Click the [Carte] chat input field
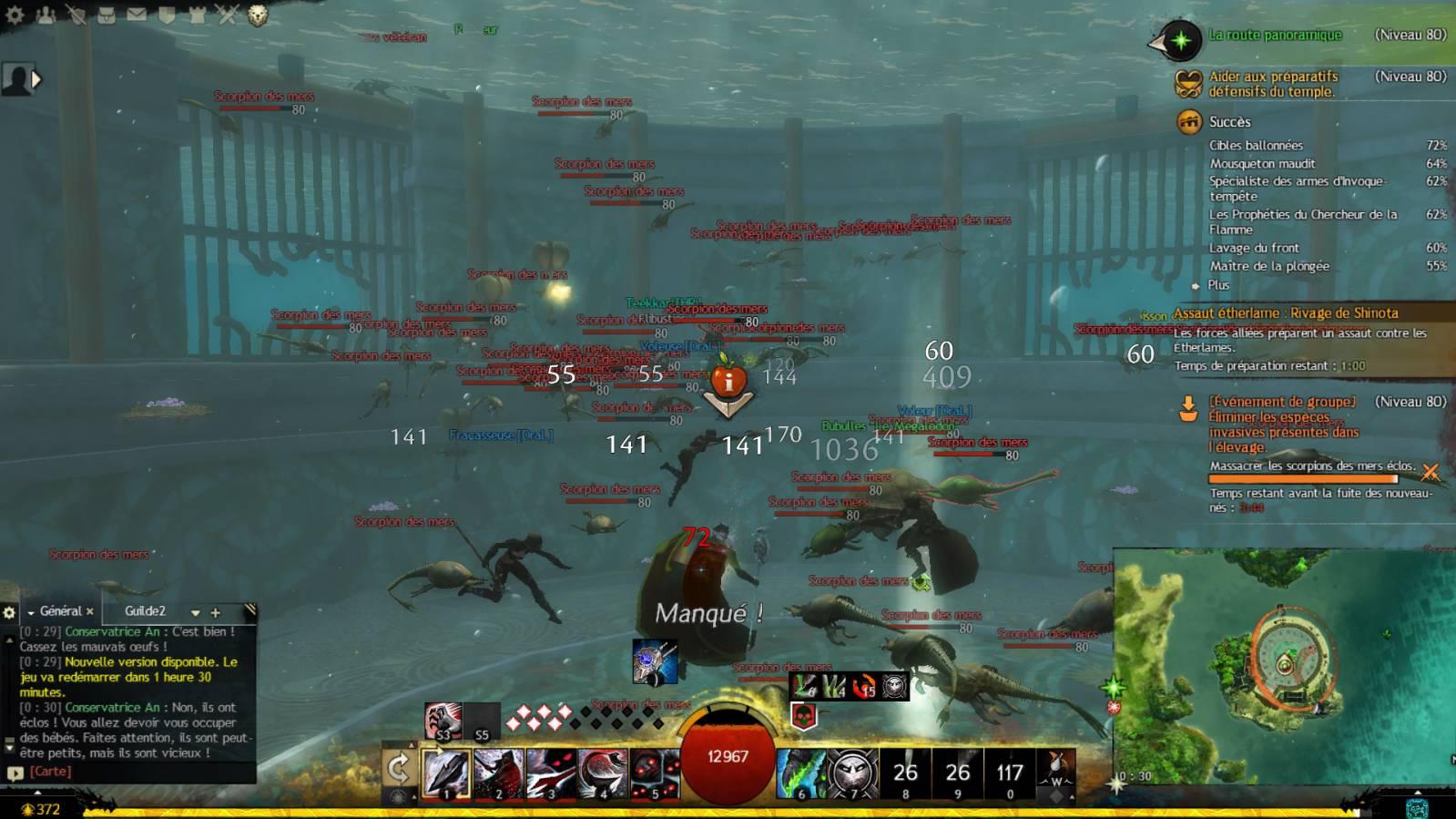Image resolution: width=1456 pixels, height=819 pixels. point(127,771)
